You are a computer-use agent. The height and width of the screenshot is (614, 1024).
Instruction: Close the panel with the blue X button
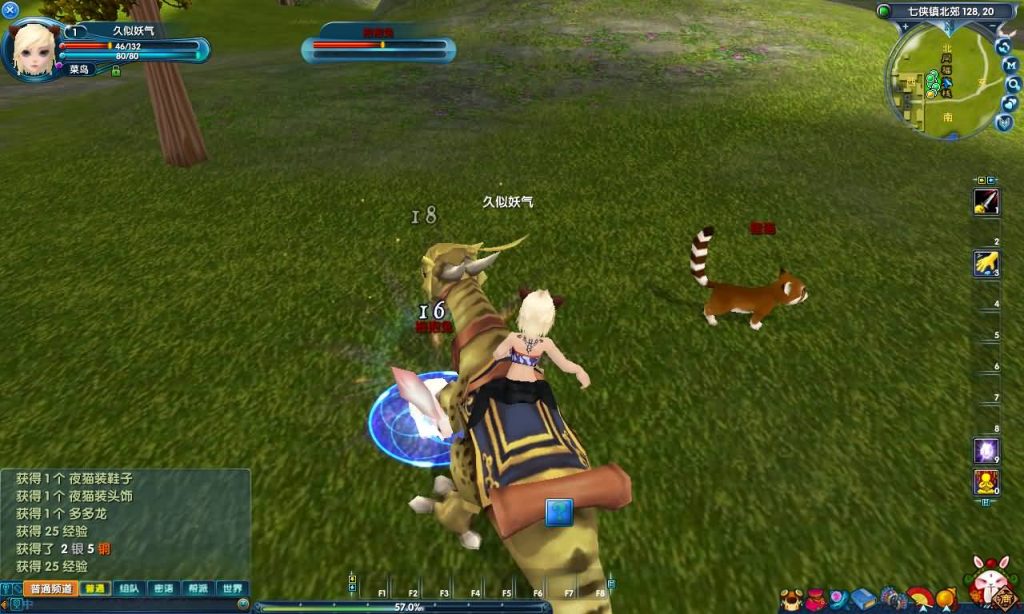(x=11, y=12)
